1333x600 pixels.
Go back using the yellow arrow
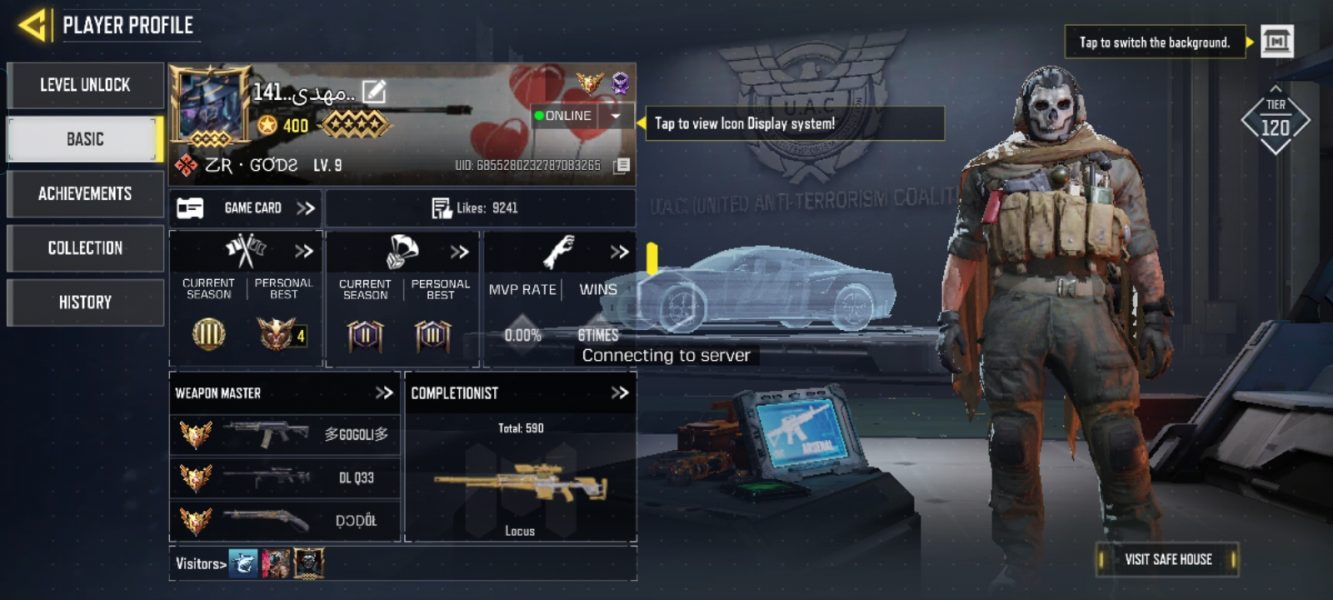pyautogui.click(x=33, y=25)
